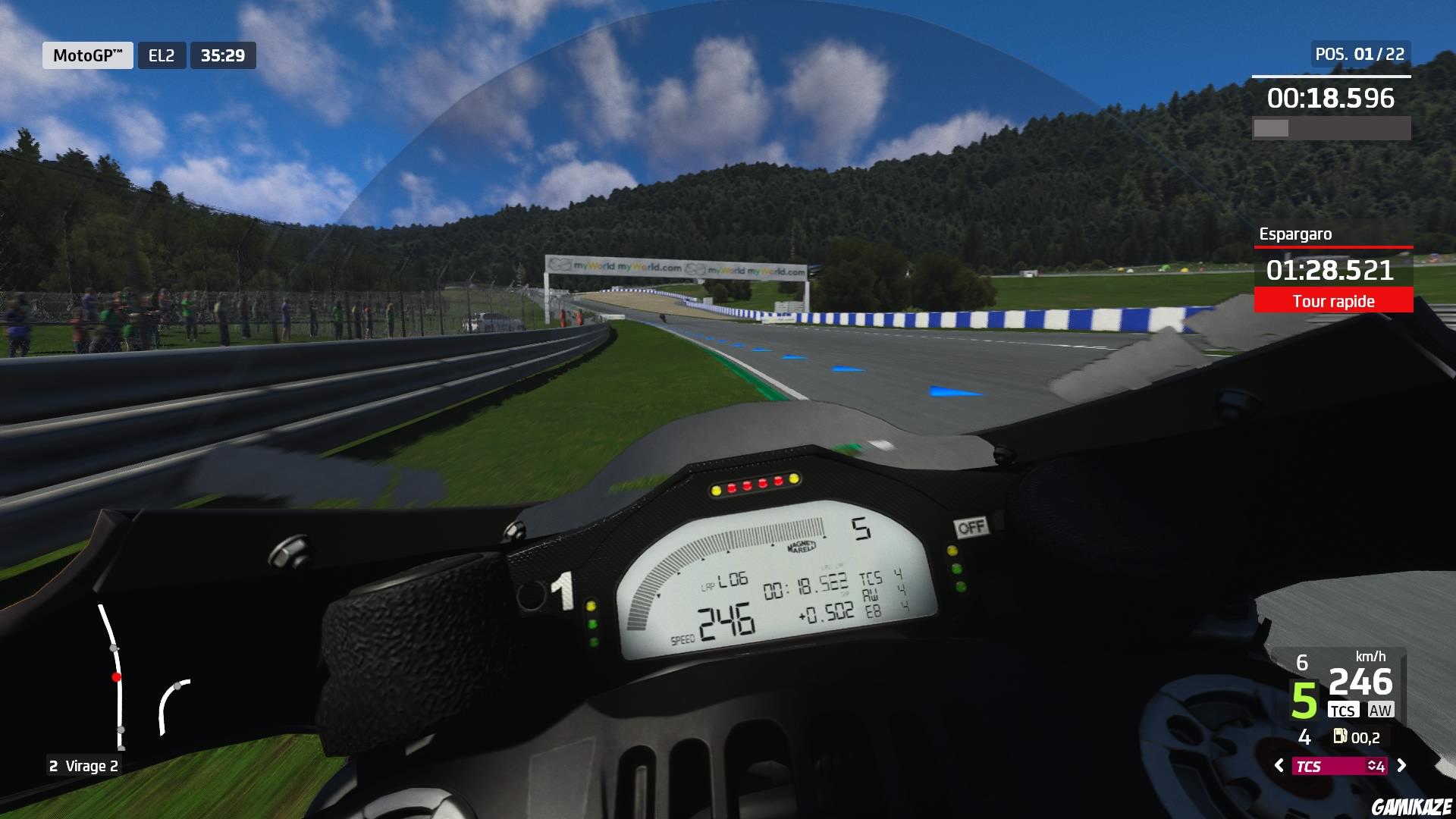The width and height of the screenshot is (1456, 819).
Task: Click the AW anti-wheelie indicator badge
Action: (x=1380, y=711)
